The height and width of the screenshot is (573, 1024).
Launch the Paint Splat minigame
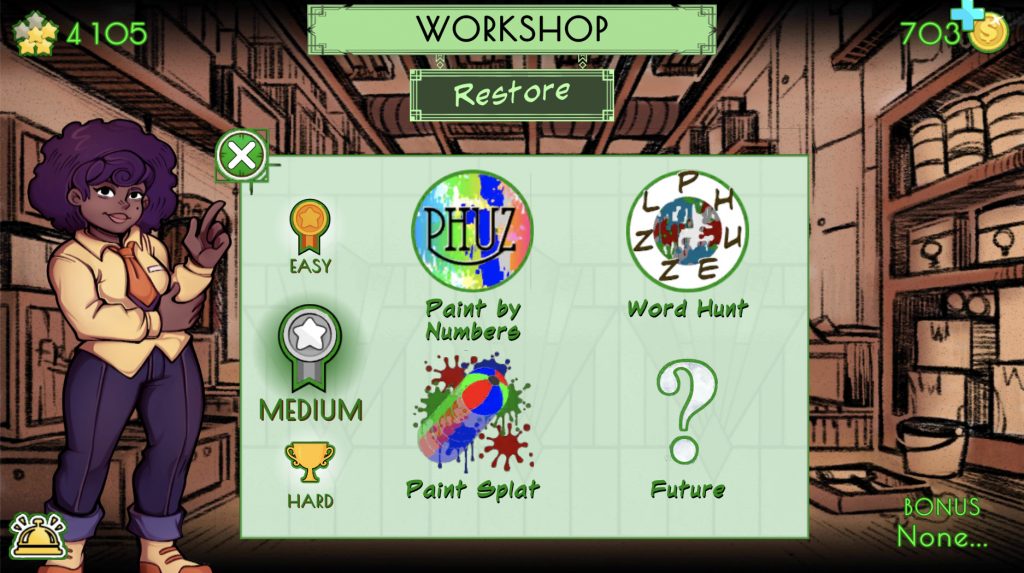click(x=473, y=414)
